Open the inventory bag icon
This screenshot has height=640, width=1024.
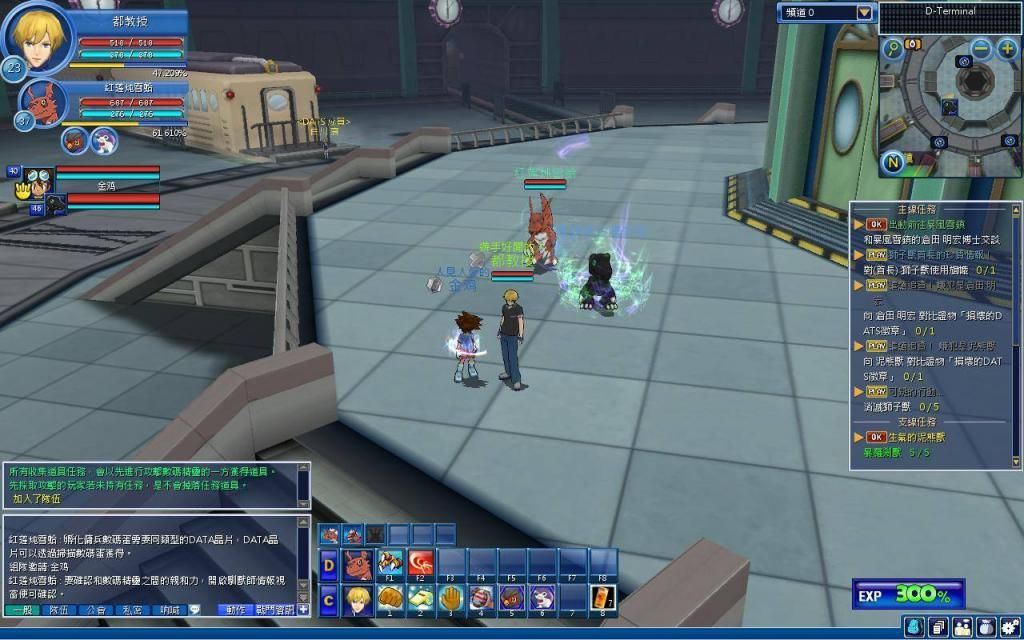985,627
